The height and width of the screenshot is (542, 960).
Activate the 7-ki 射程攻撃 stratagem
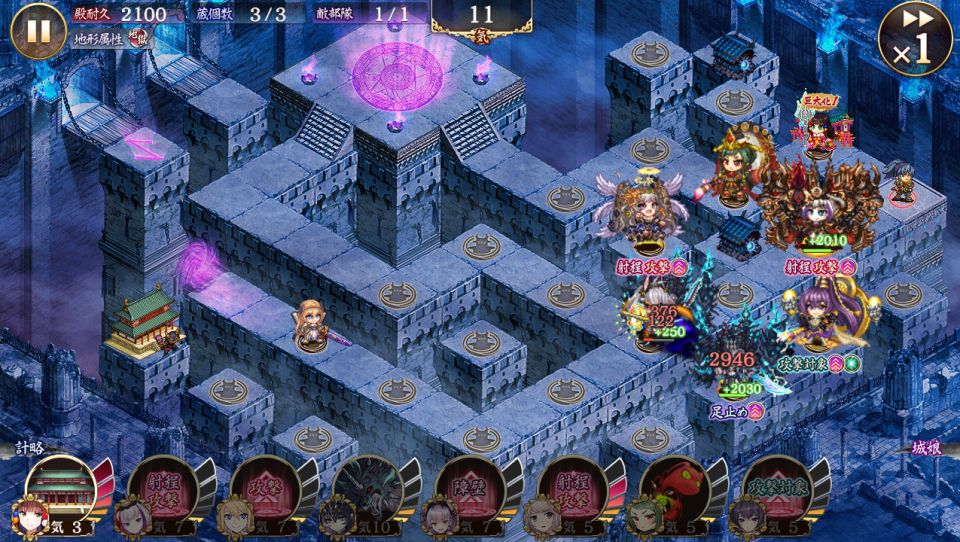click(163, 490)
